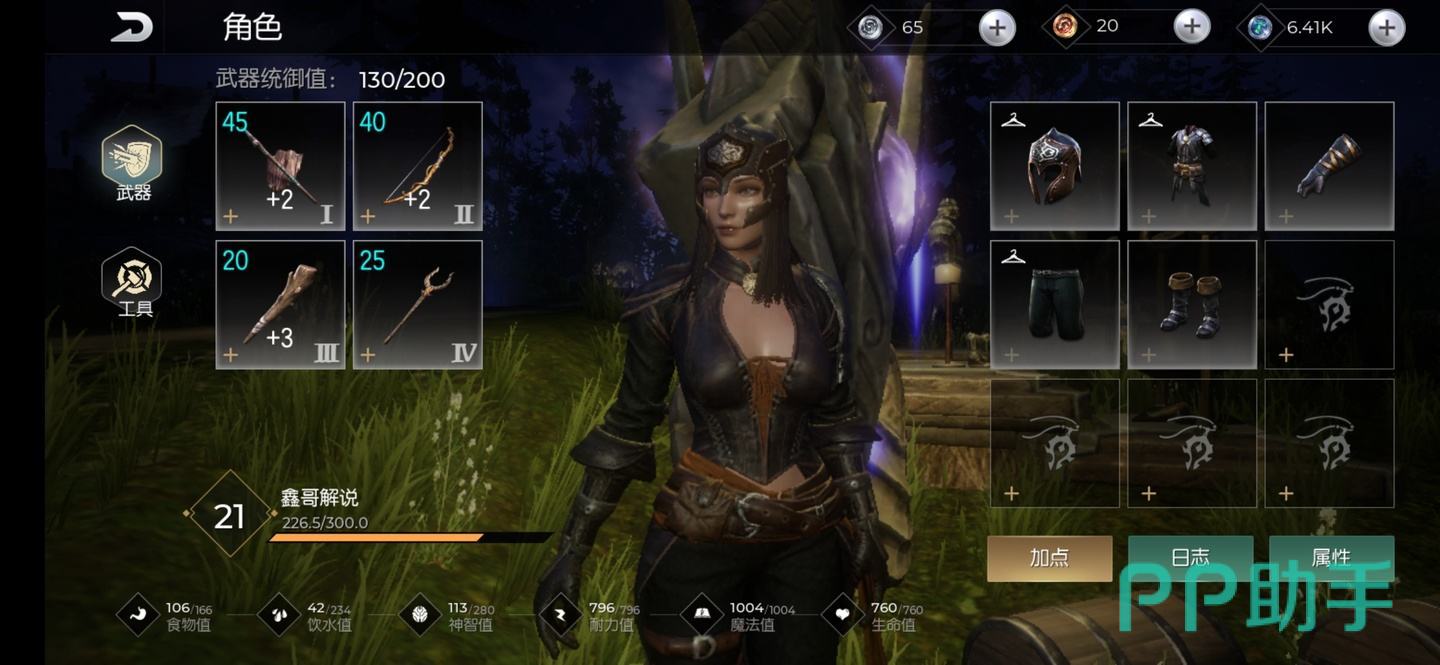Open the 日志 log button

tap(1190, 556)
